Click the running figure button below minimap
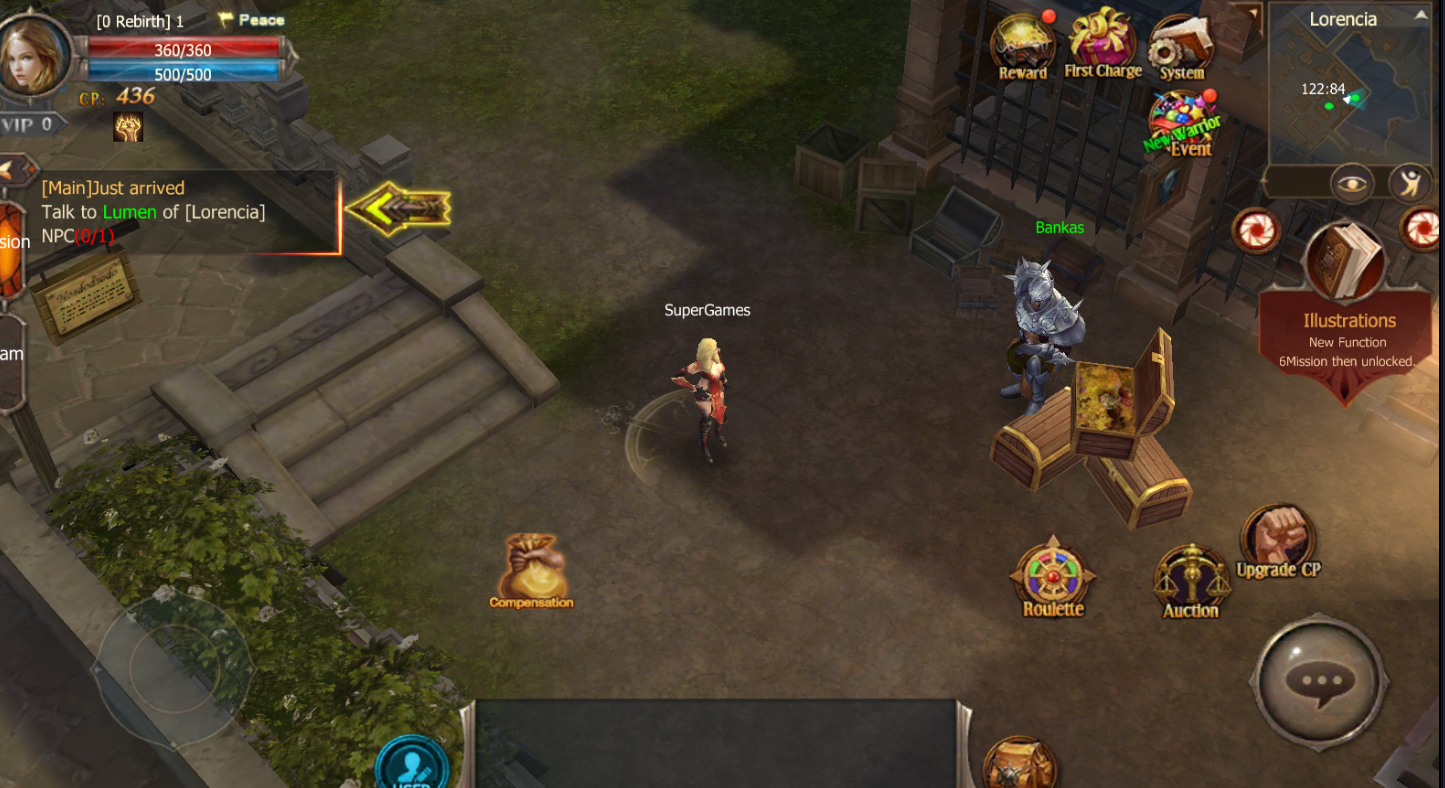This screenshot has height=788, width=1445. pyautogui.click(x=1410, y=183)
